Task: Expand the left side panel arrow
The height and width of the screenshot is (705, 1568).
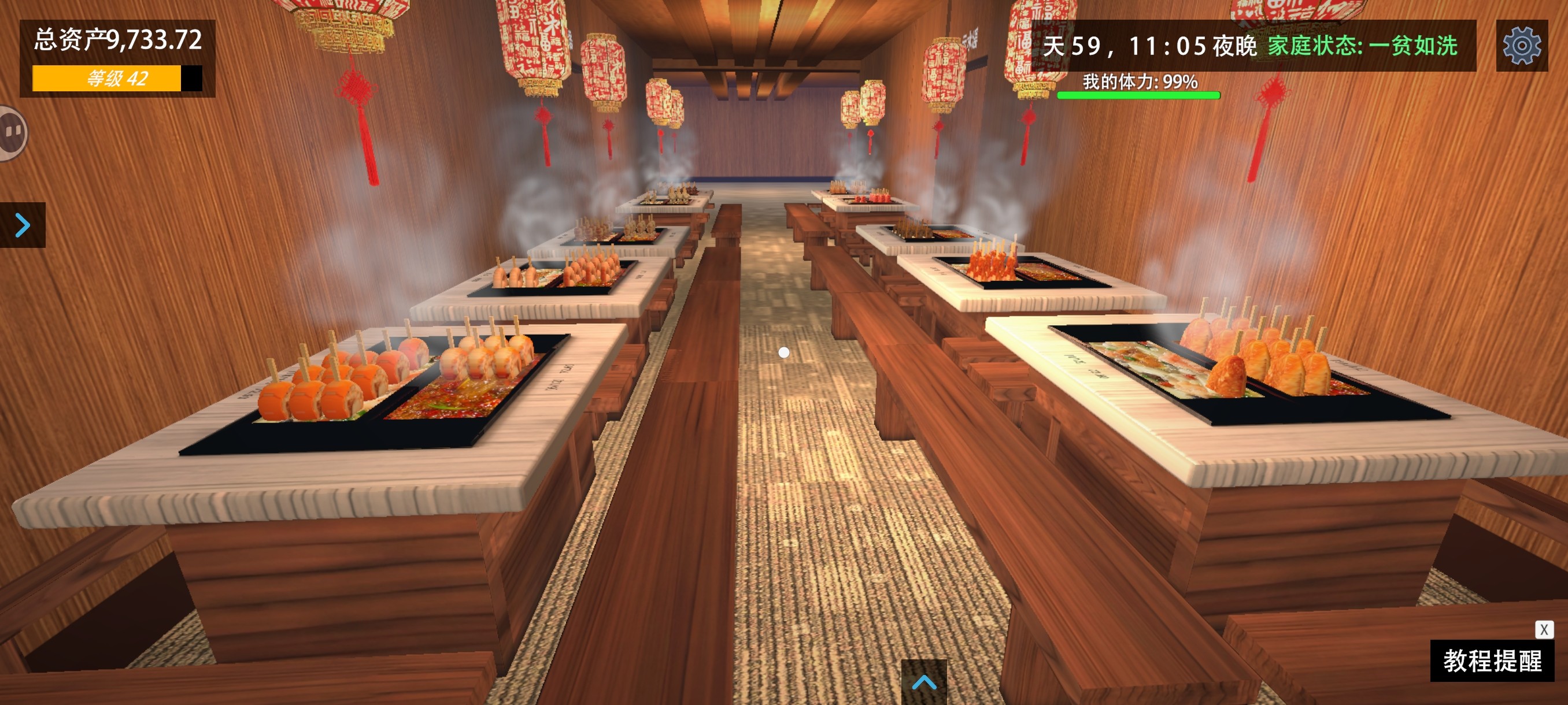Action: click(23, 225)
